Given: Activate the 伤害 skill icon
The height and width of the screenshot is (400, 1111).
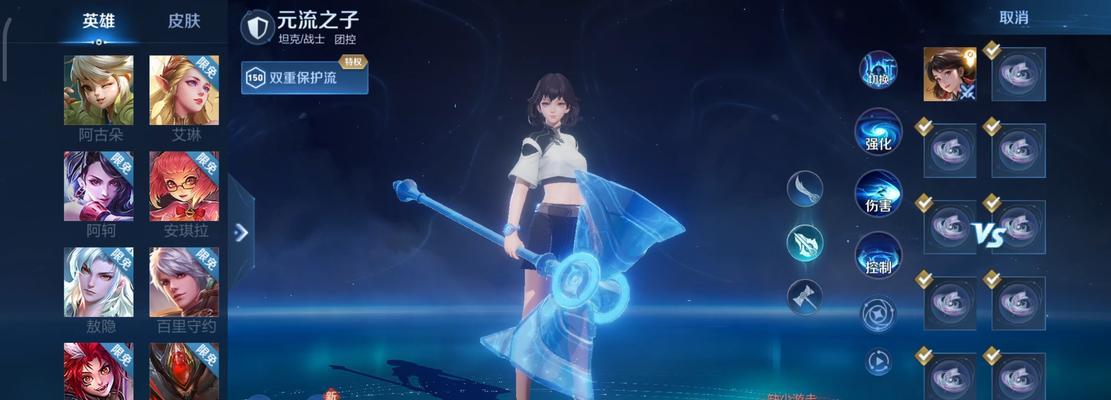Looking at the screenshot, I should 878,194.
